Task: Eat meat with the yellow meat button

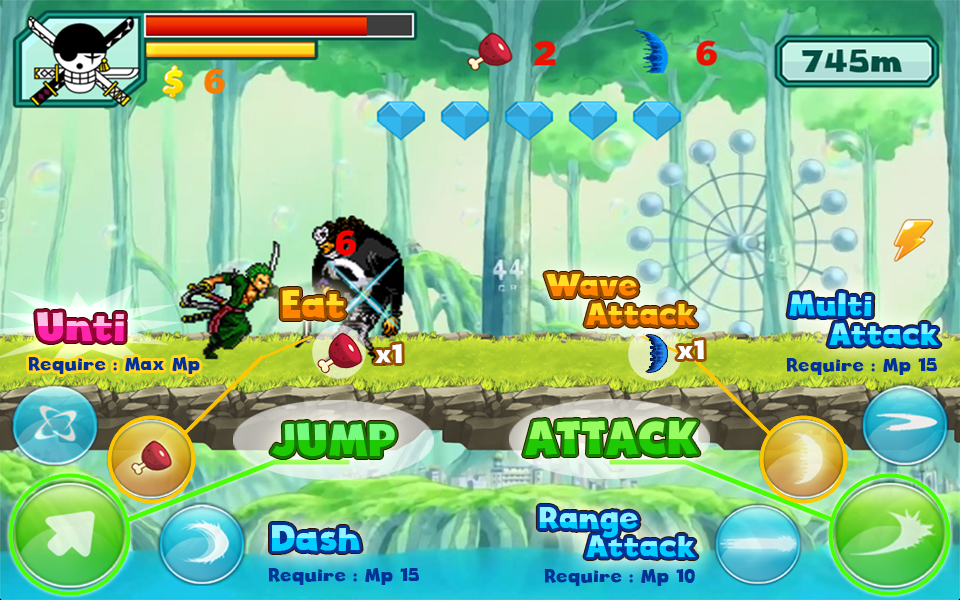Action: [150, 459]
